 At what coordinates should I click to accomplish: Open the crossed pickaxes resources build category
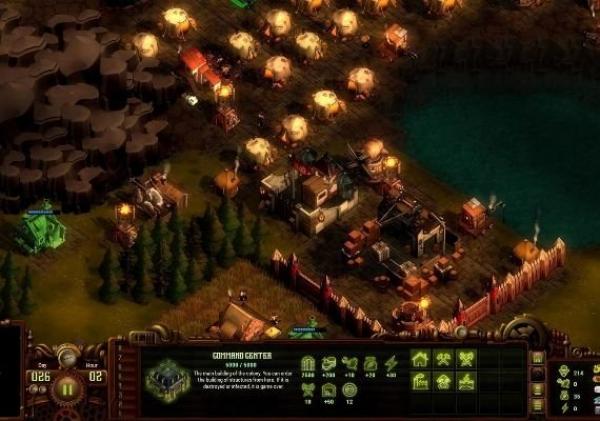pos(442,359)
